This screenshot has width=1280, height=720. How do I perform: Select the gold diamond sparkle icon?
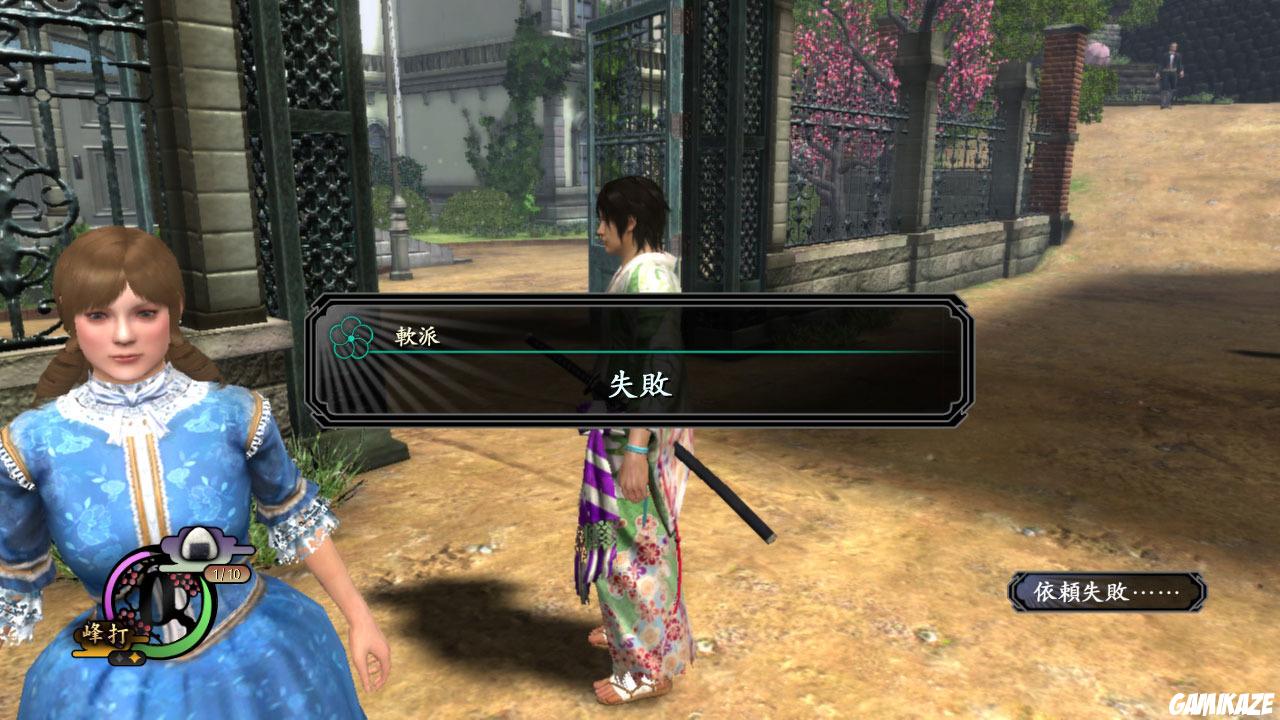135,656
